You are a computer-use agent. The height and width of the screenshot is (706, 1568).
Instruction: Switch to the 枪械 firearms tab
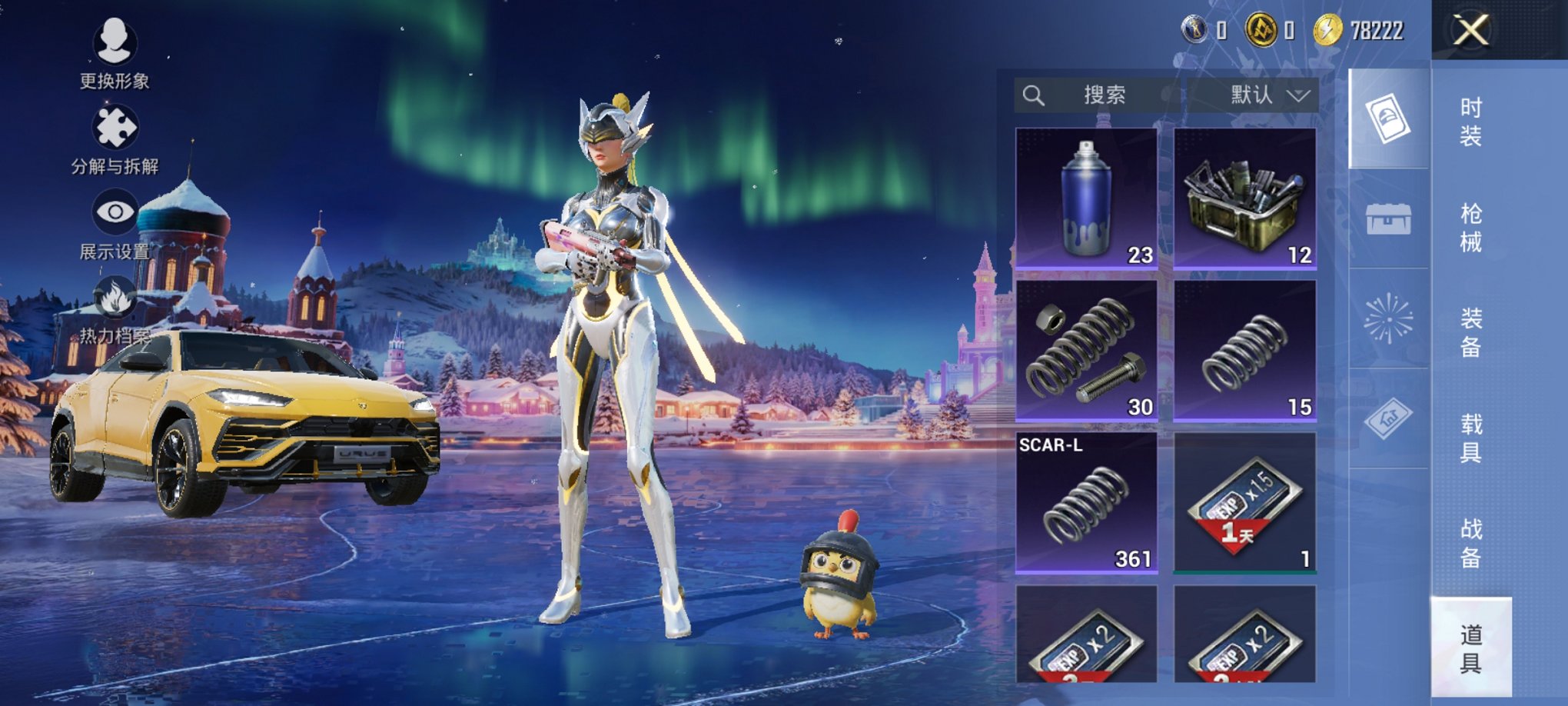1470,228
